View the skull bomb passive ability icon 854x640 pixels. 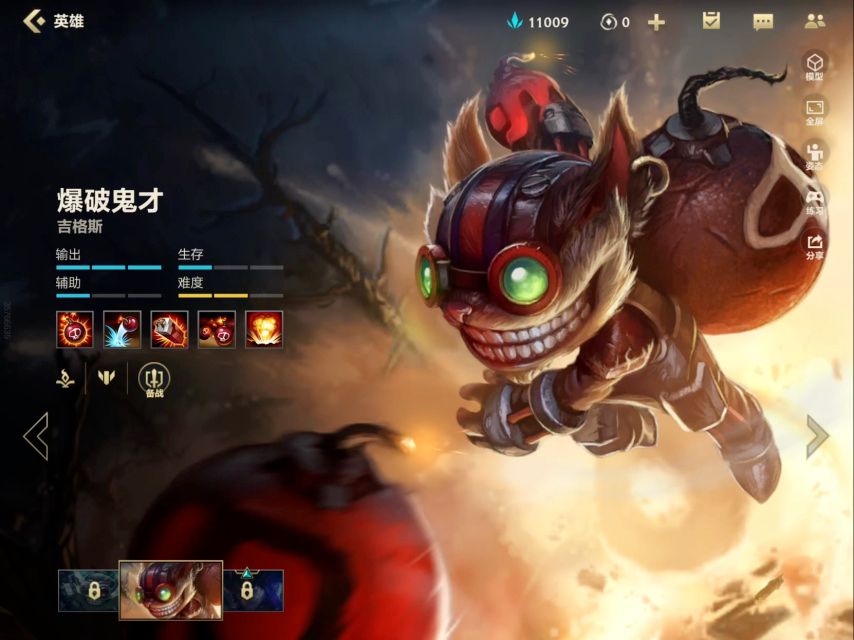pos(75,329)
